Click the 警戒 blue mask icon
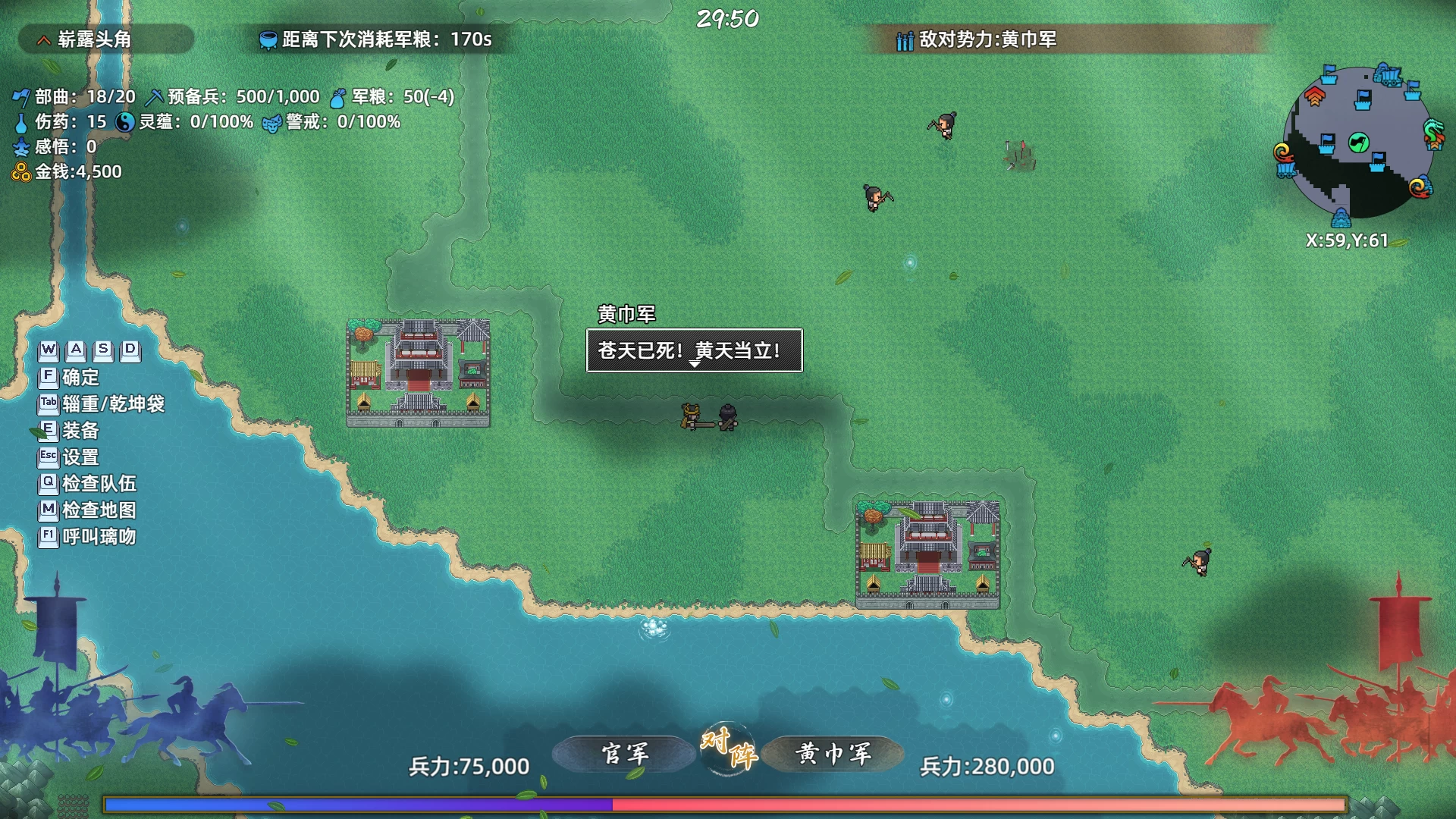The image size is (1456, 819). point(270,121)
